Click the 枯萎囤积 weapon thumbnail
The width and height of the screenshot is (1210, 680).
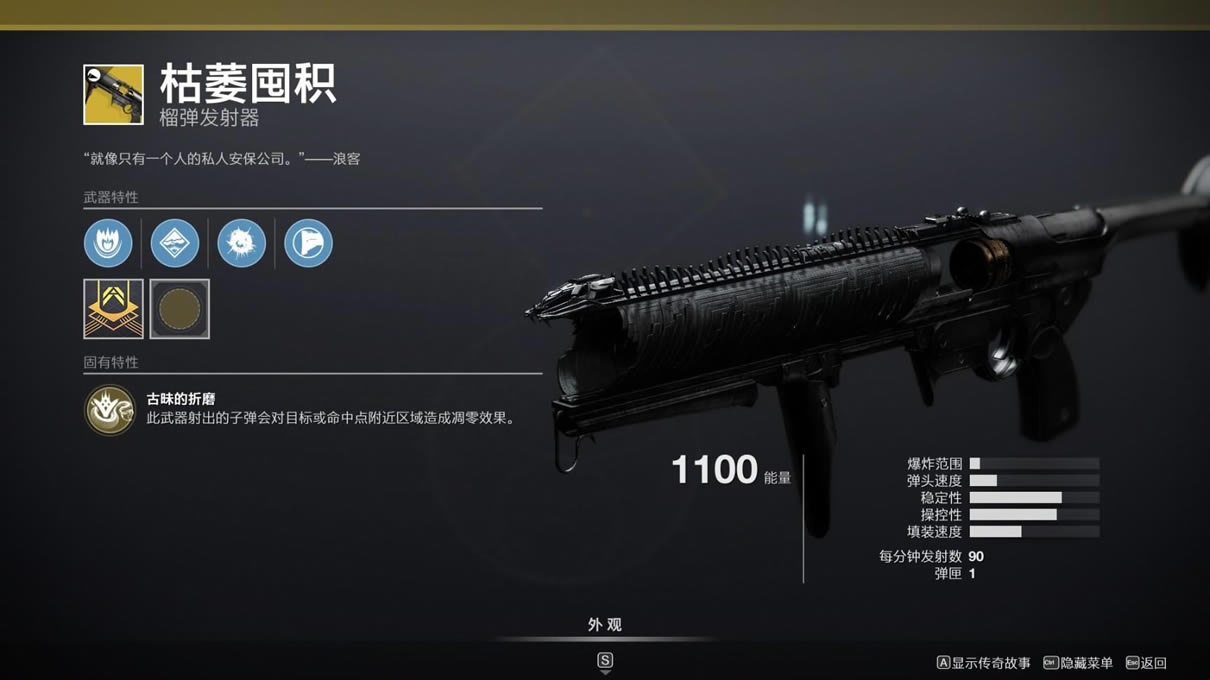113,94
